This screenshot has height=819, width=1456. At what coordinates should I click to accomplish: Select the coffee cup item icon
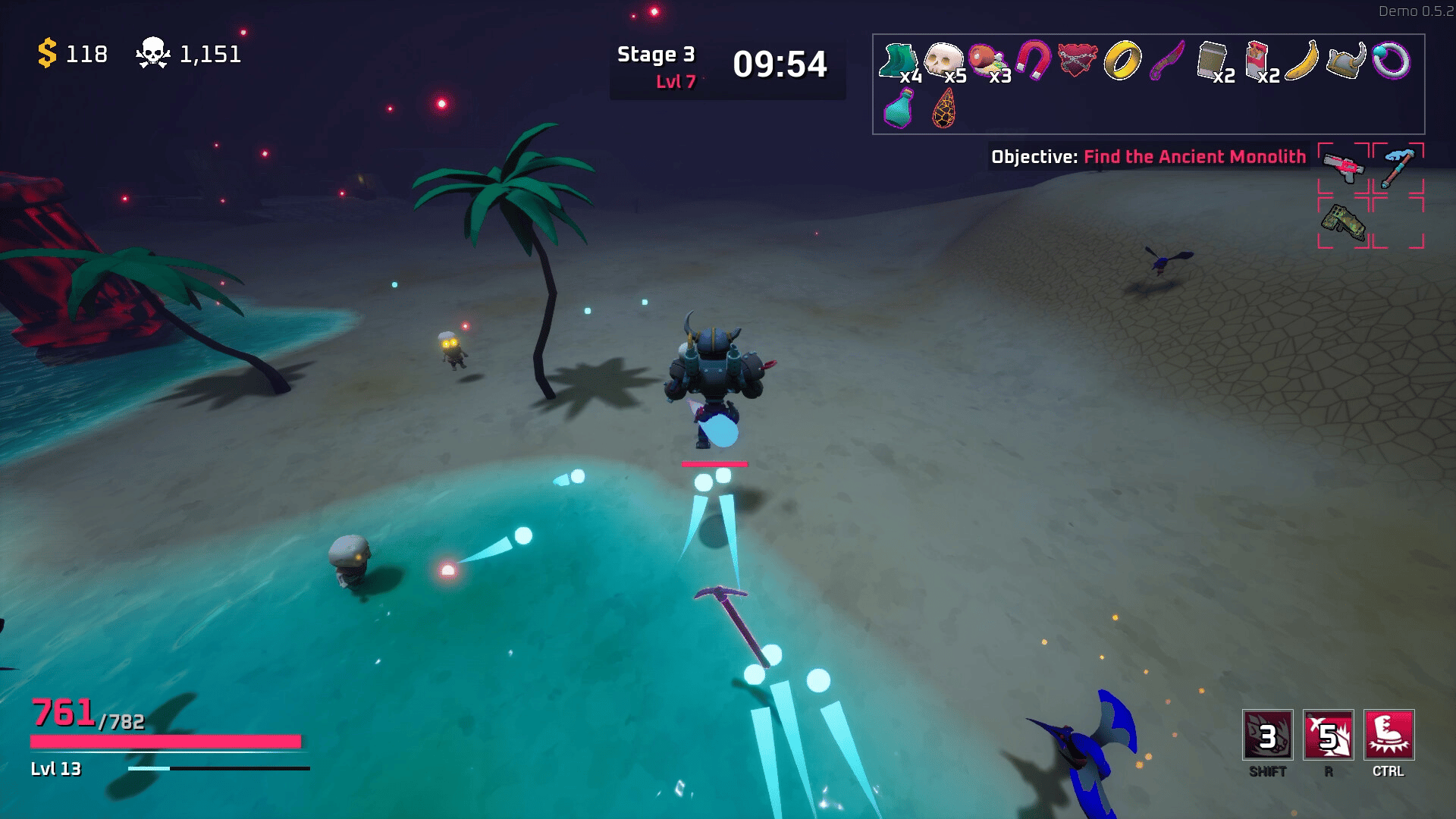coord(1212,61)
